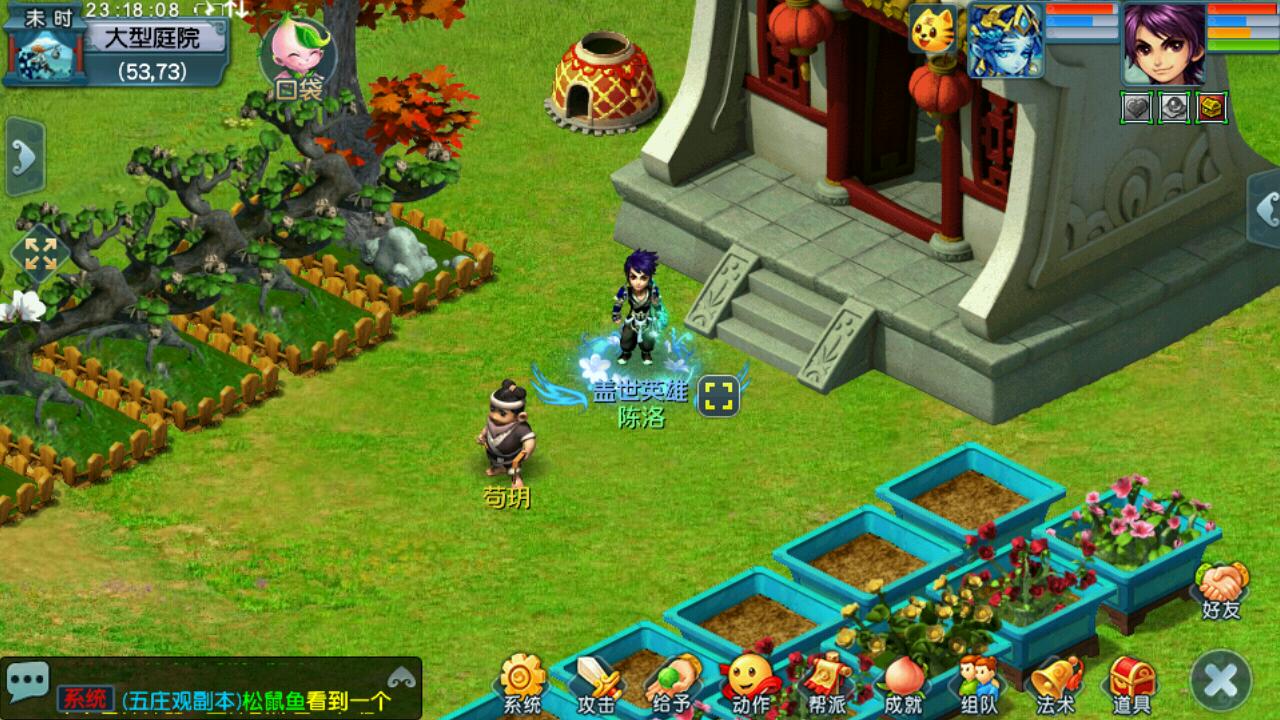Click the purple-haired player portrait
Screen dimensions: 1280x720
tap(1163, 43)
